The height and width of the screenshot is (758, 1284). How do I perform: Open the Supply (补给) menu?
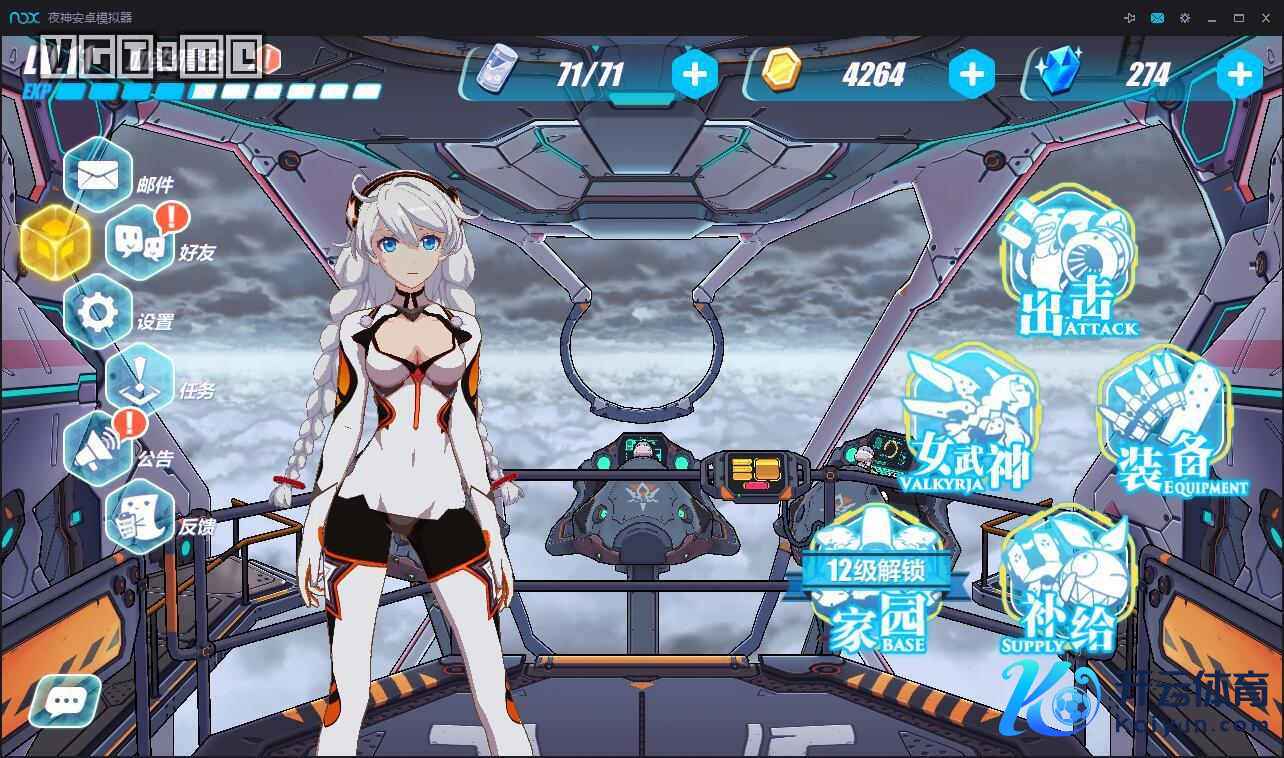pyautogui.click(x=1067, y=585)
